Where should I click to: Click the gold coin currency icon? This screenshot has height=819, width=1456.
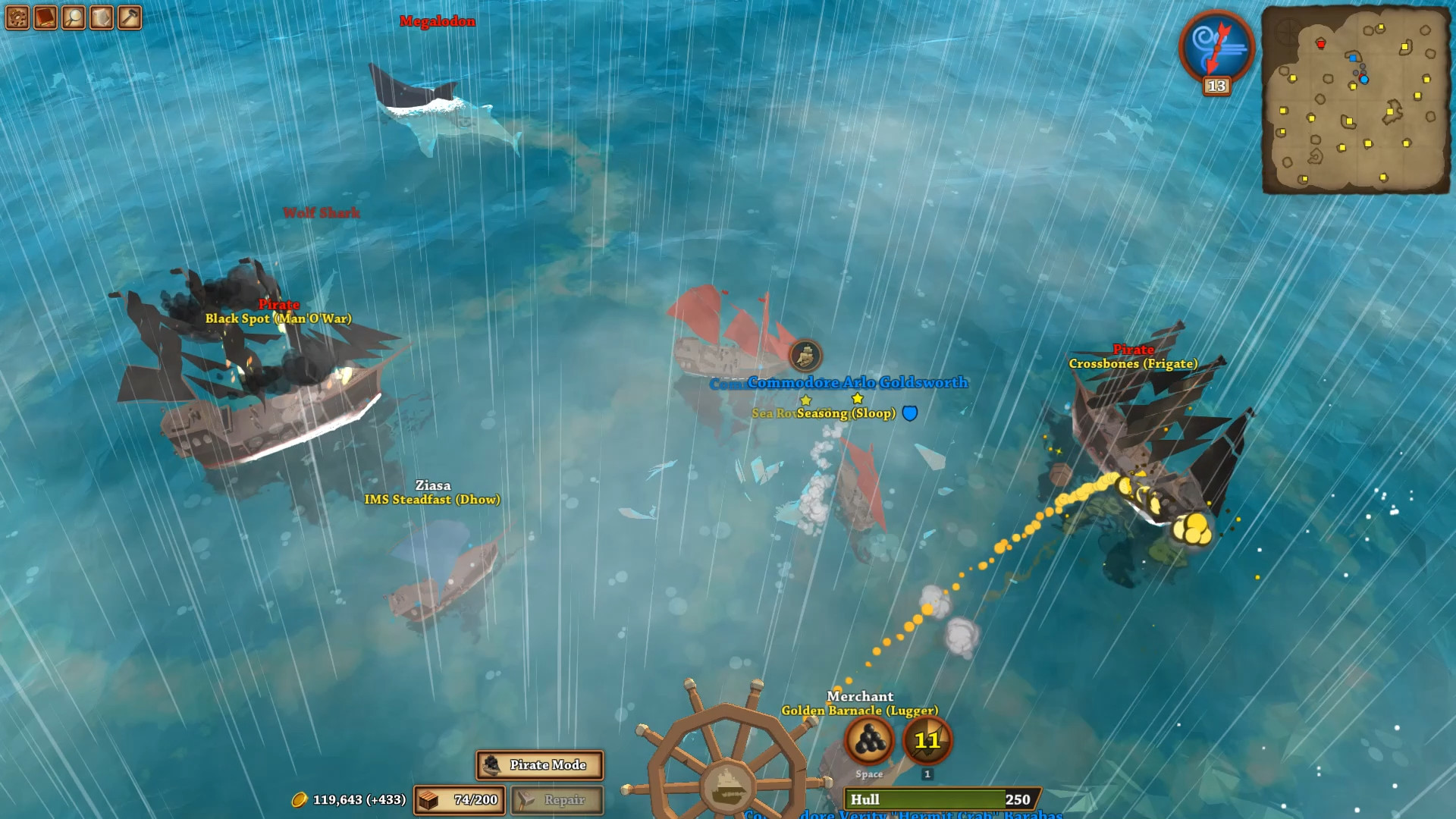[300, 800]
